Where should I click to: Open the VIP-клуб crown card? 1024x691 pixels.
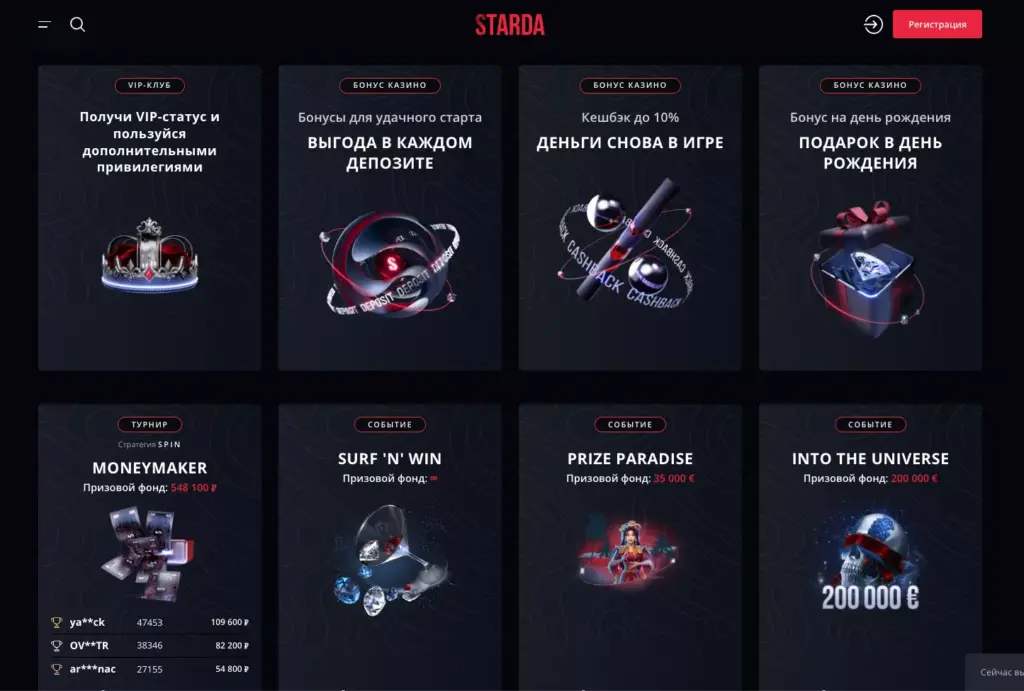click(150, 220)
